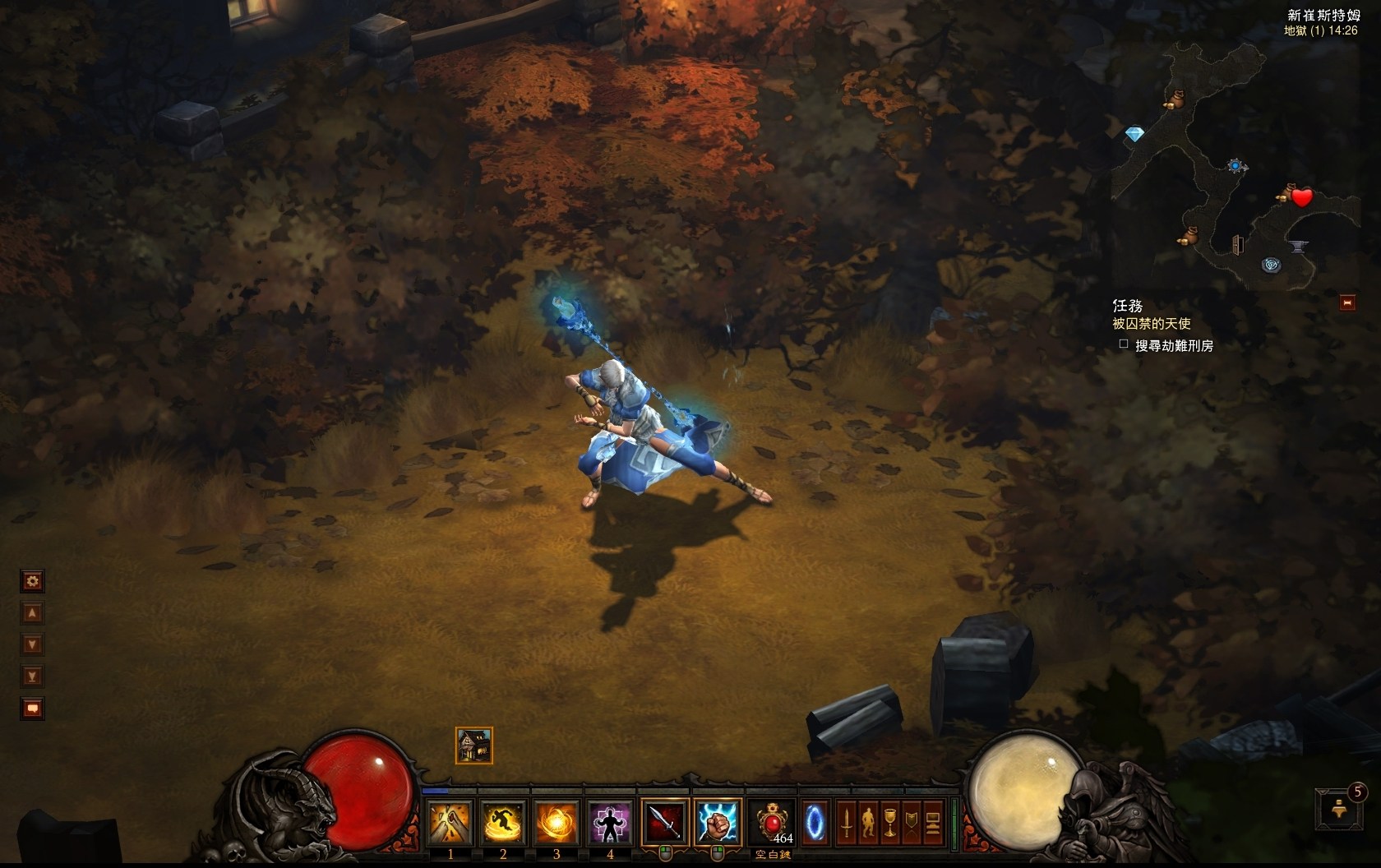Activate the ground-smash skill in slot 1
The height and width of the screenshot is (868, 1381).
coord(450,822)
